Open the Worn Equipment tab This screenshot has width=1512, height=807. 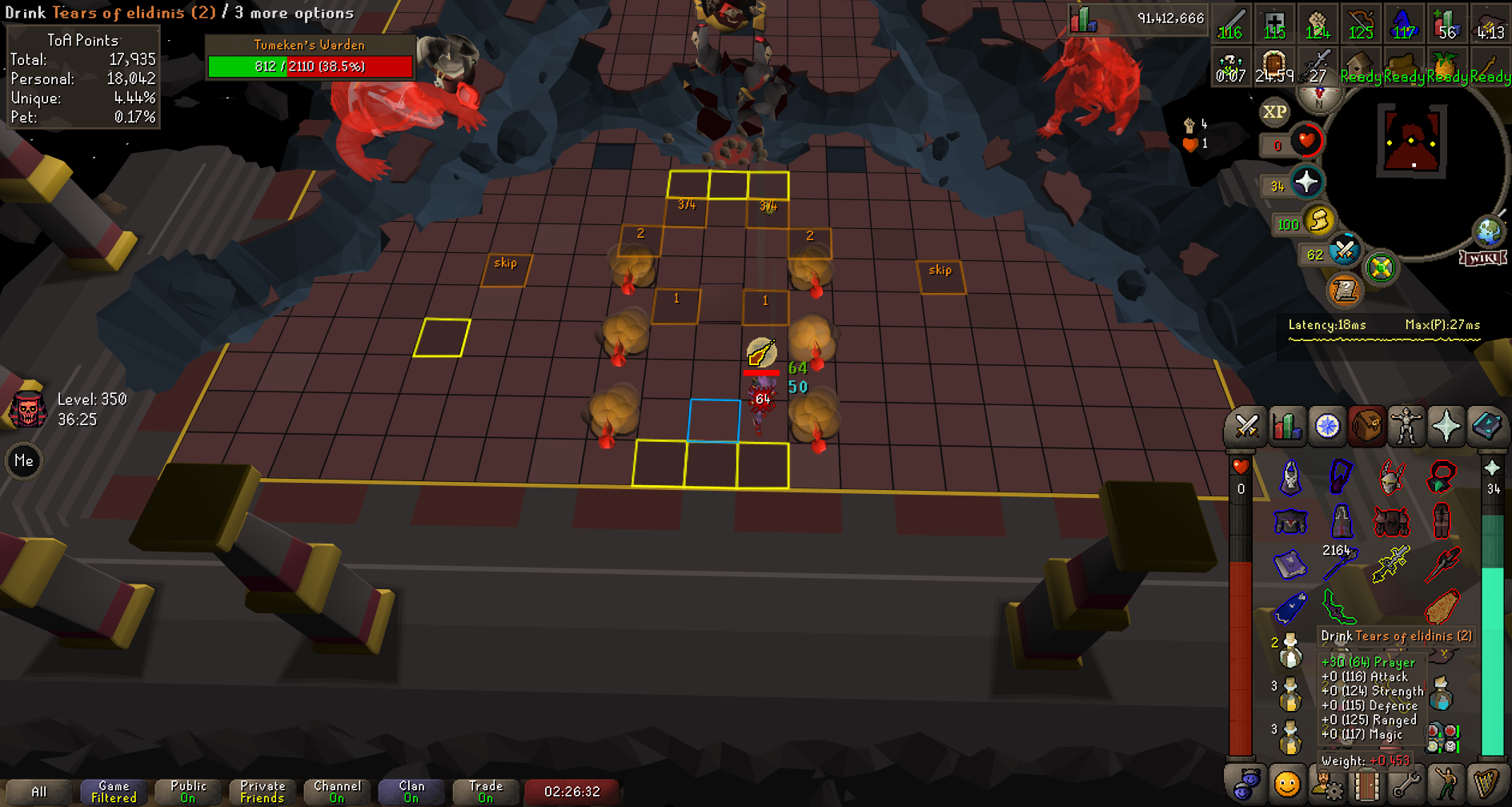coord(1406,426)
